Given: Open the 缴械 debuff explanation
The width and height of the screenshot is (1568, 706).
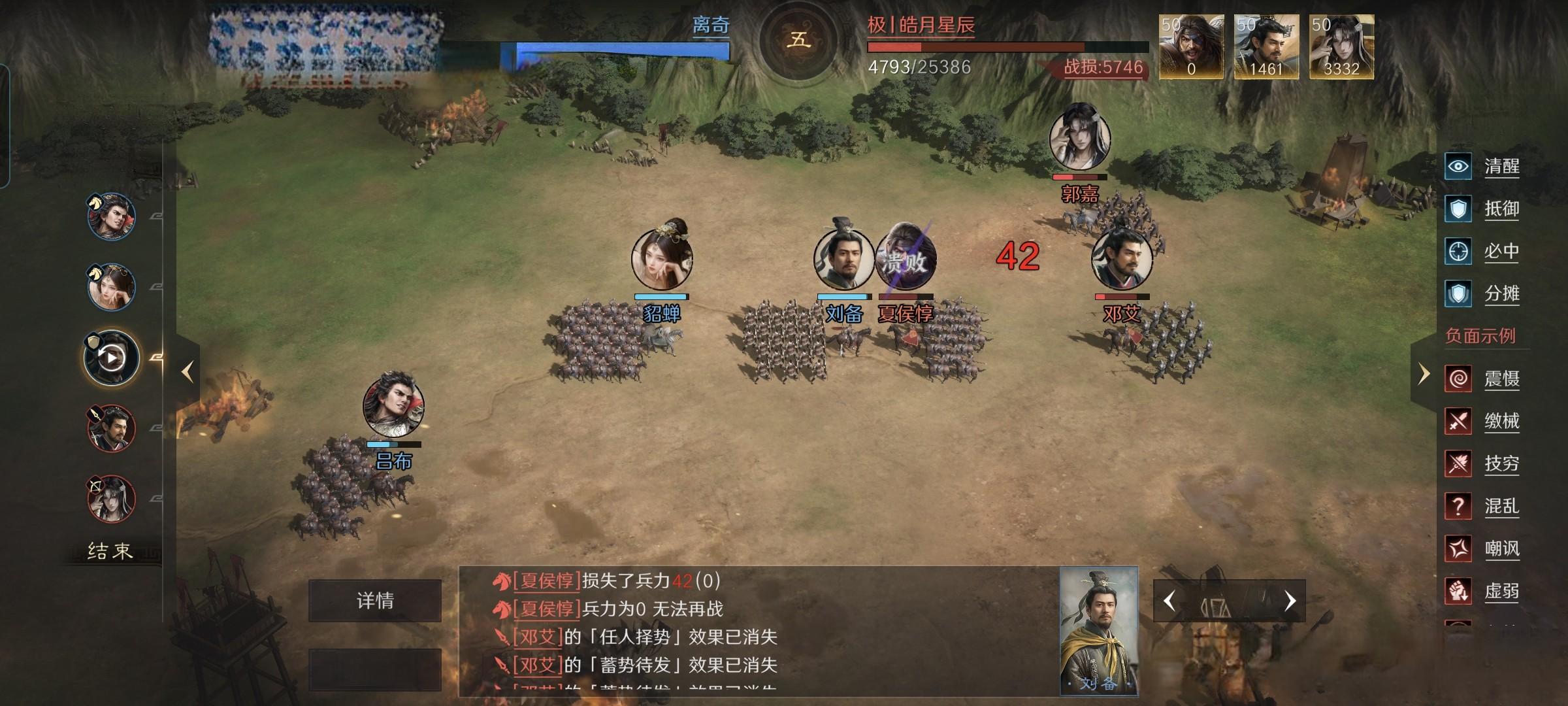Looking at the screenshot, I should click(1483, 421).
